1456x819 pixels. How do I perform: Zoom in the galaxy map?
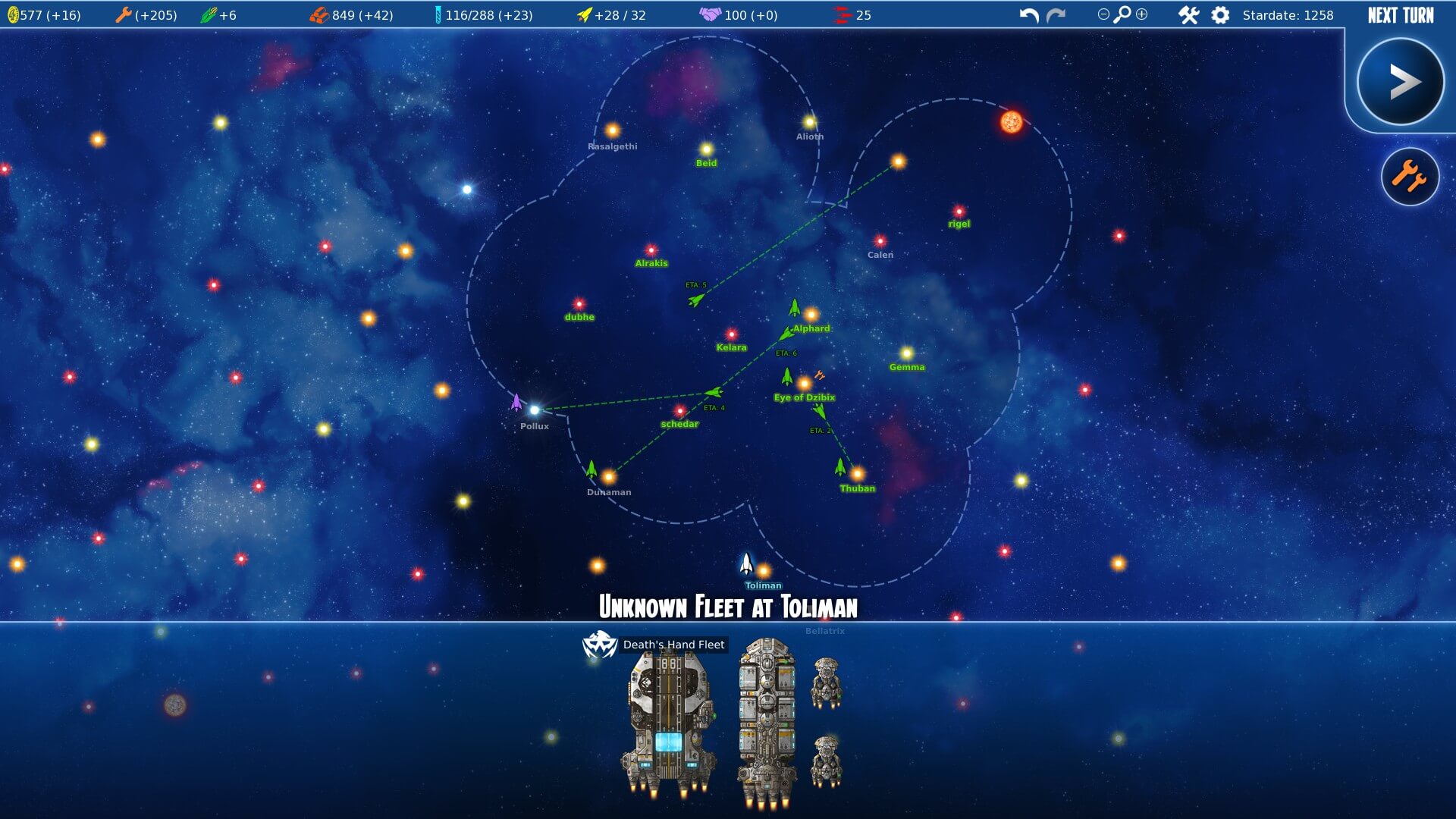(x=1142, y=14)
